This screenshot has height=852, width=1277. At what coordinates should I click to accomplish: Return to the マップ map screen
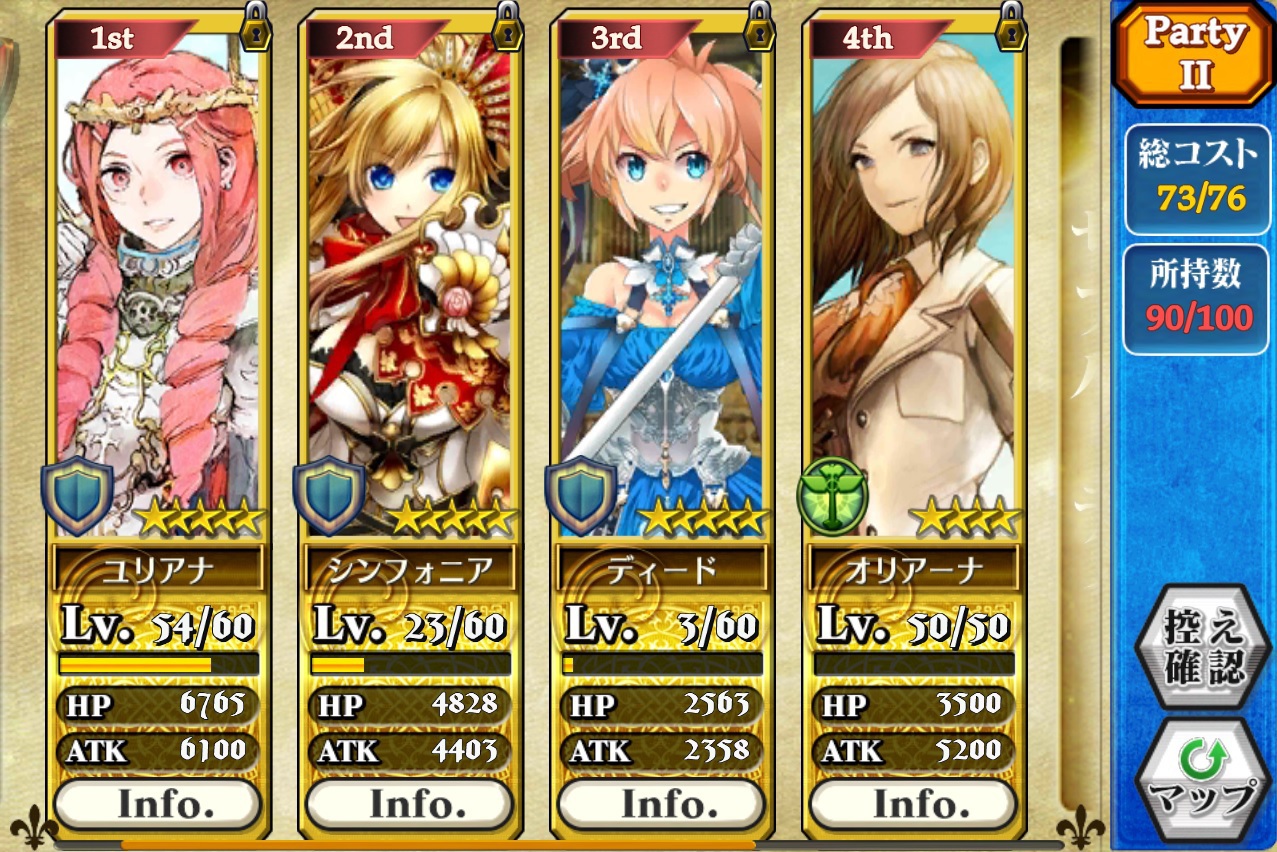[1194, 780]
